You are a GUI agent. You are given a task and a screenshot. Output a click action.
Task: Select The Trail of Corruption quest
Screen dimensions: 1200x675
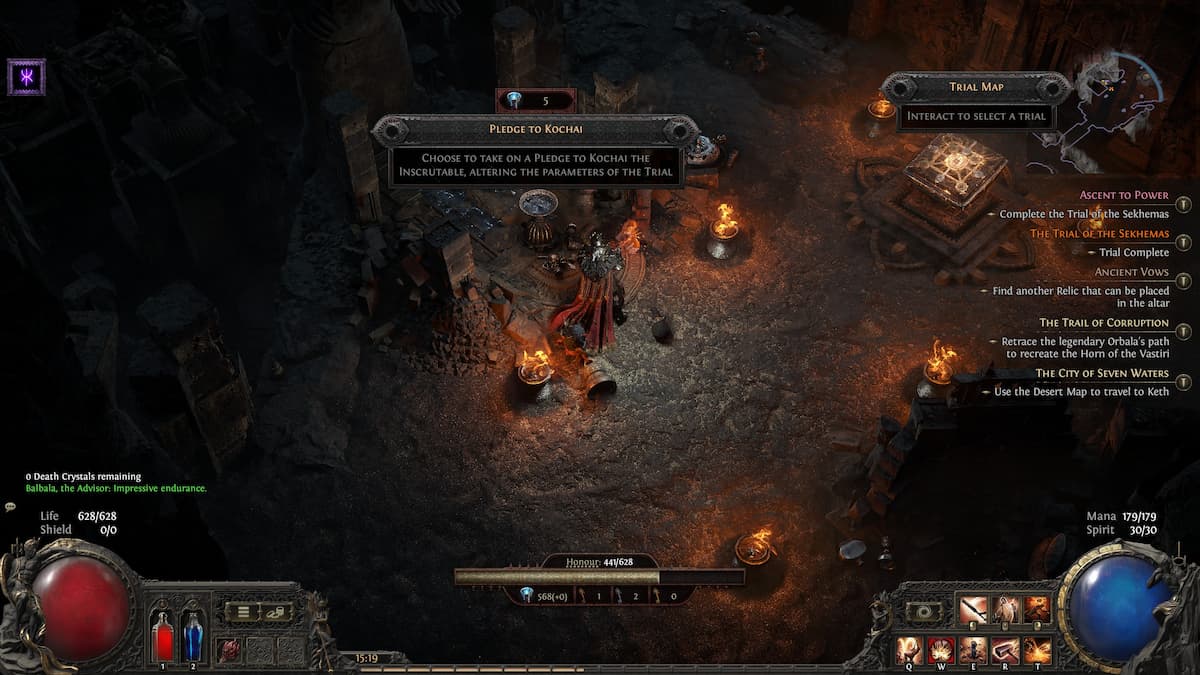pos(1103,323)
